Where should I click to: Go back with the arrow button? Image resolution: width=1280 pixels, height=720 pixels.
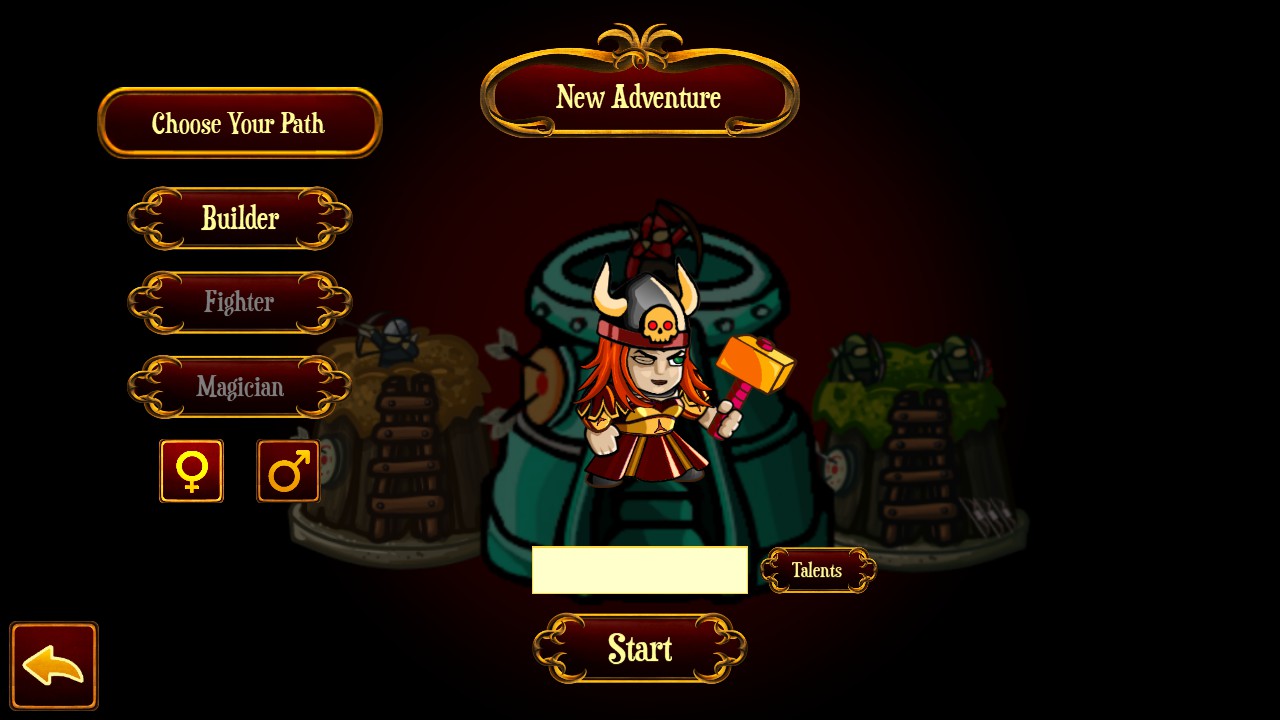tap(54, 666)
